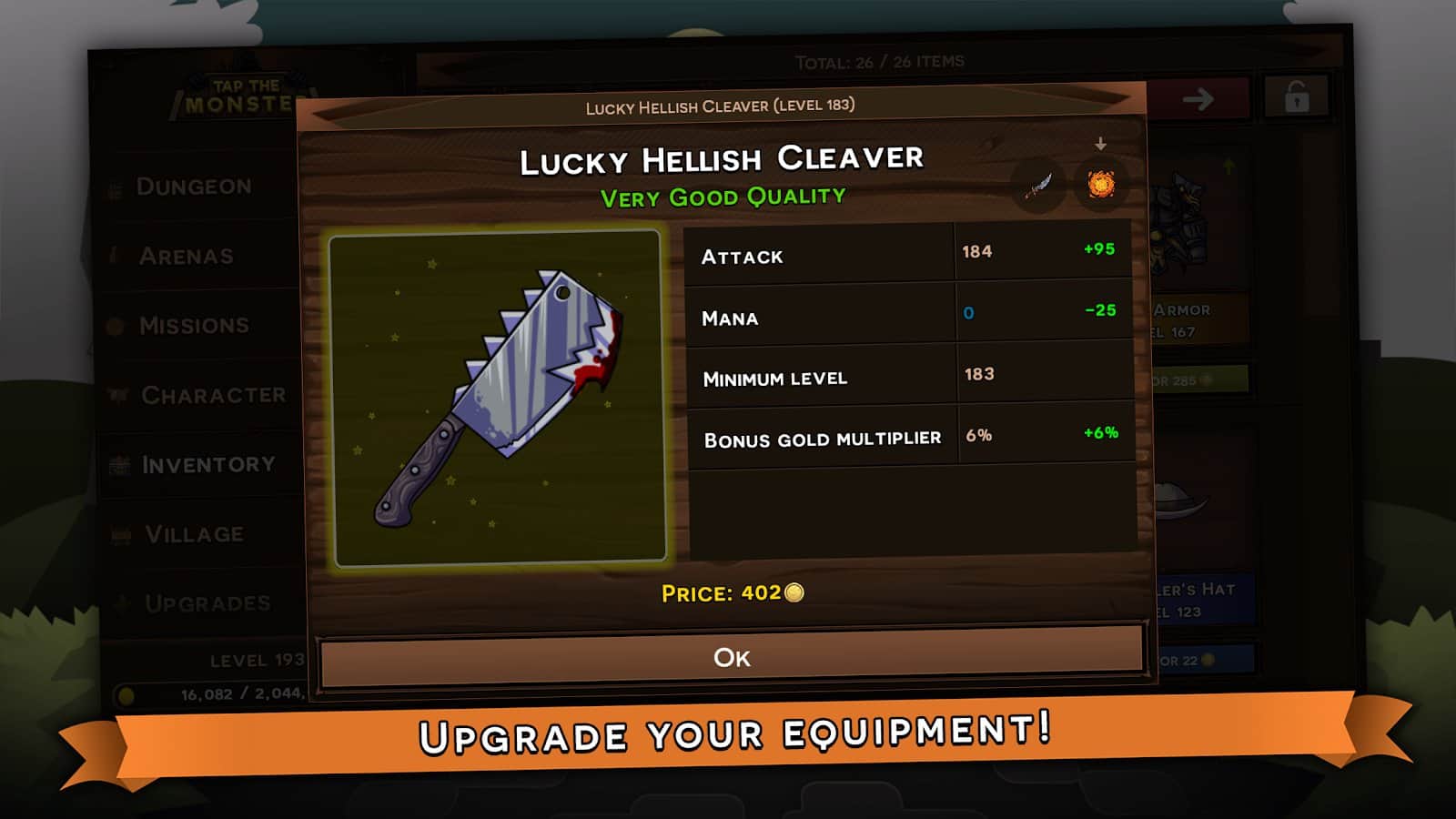Visit the Village menu entry
The width and height of the screenshot is (1456, 819).
(194, 534)
